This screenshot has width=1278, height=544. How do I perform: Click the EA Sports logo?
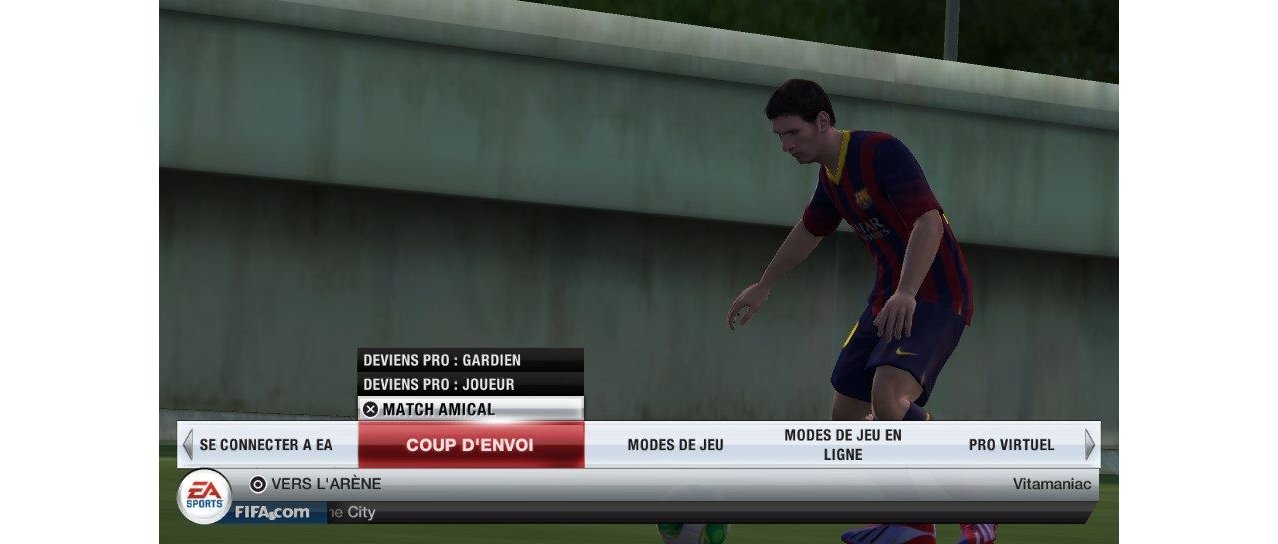pos(204,496)
